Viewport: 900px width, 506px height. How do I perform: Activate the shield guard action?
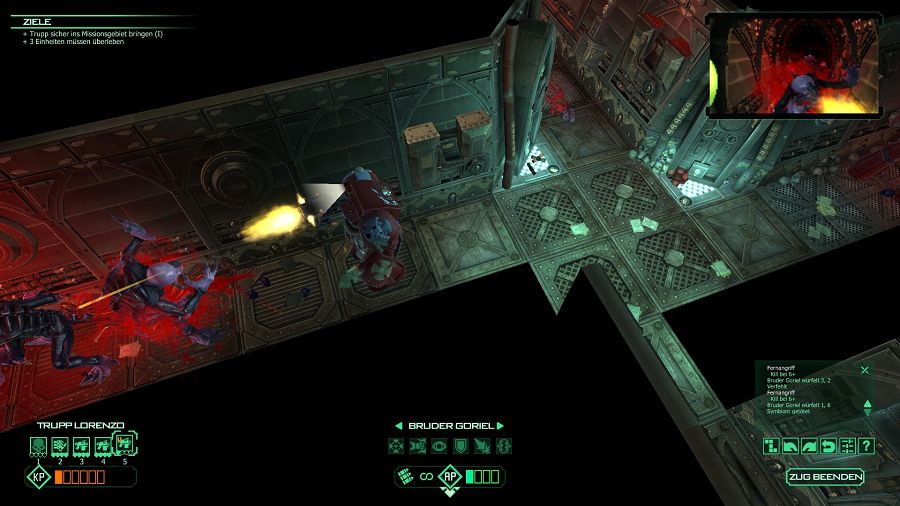460,446
